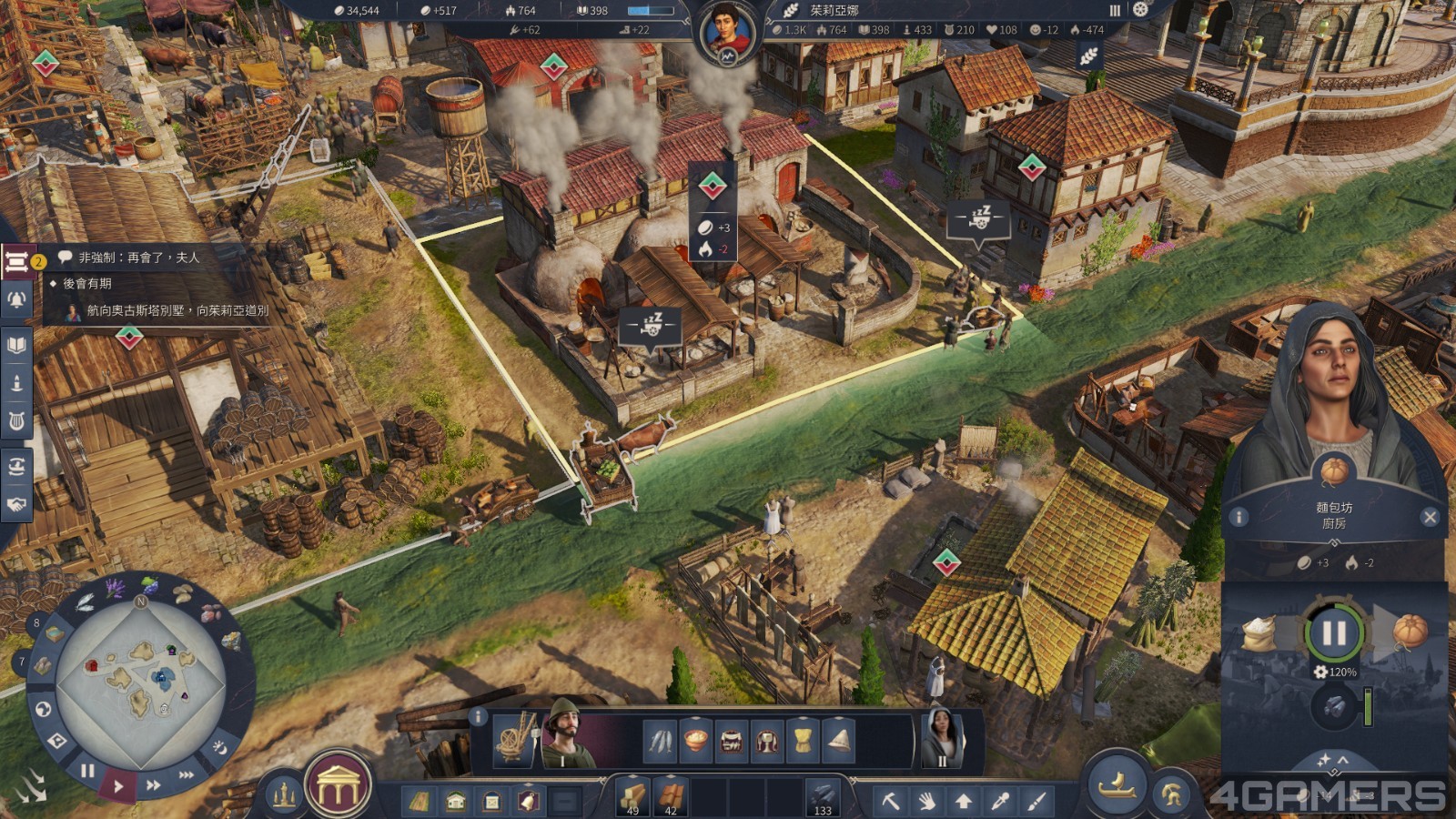Set game speed to fastest (triple arrow)

point(187,774)
